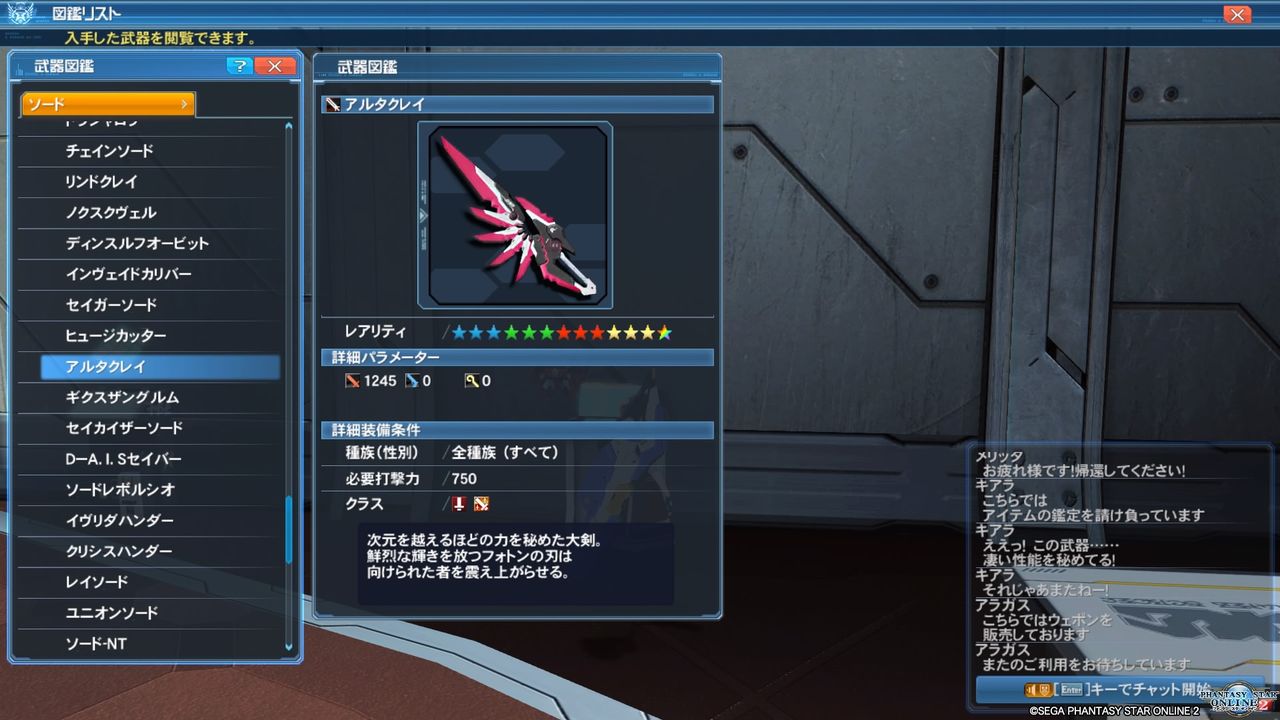This screenshot has height=720, width=1280.
Task: Click the ARKS emblem on the 図鑑リスト bar
Action: pos(18,14)
